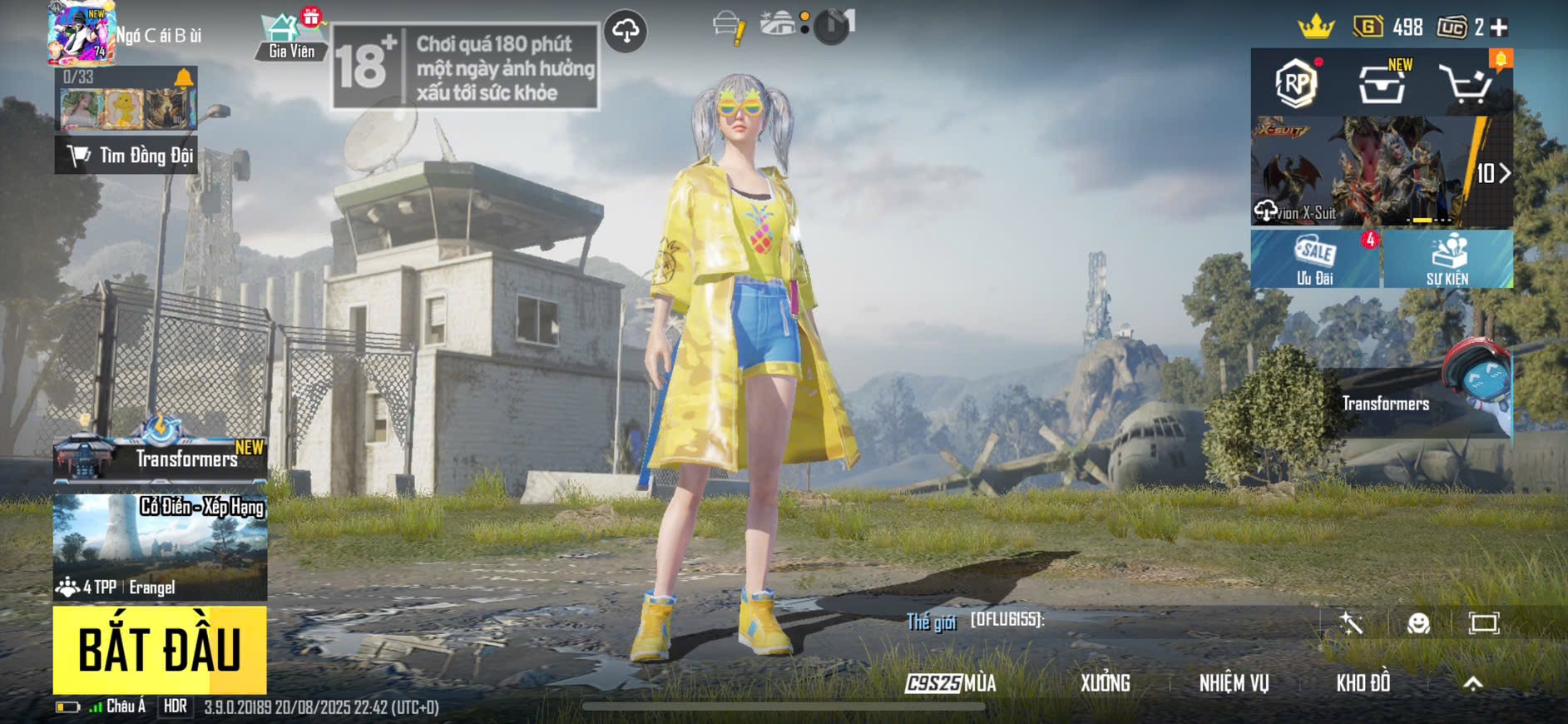Open Nhiệm Vụ missions

[1234, 683]
